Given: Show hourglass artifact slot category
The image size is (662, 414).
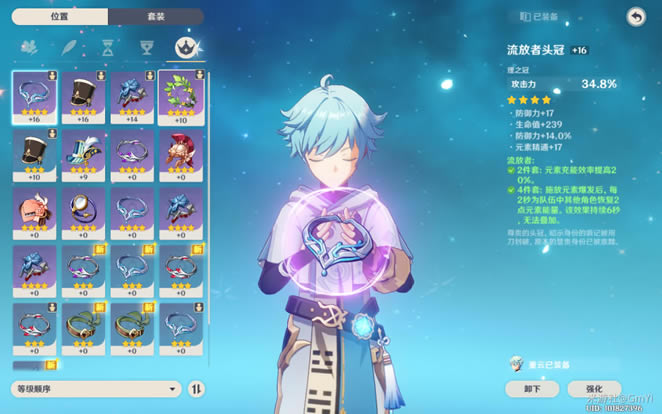Looking at the screenshot, I should coord(107,47).
